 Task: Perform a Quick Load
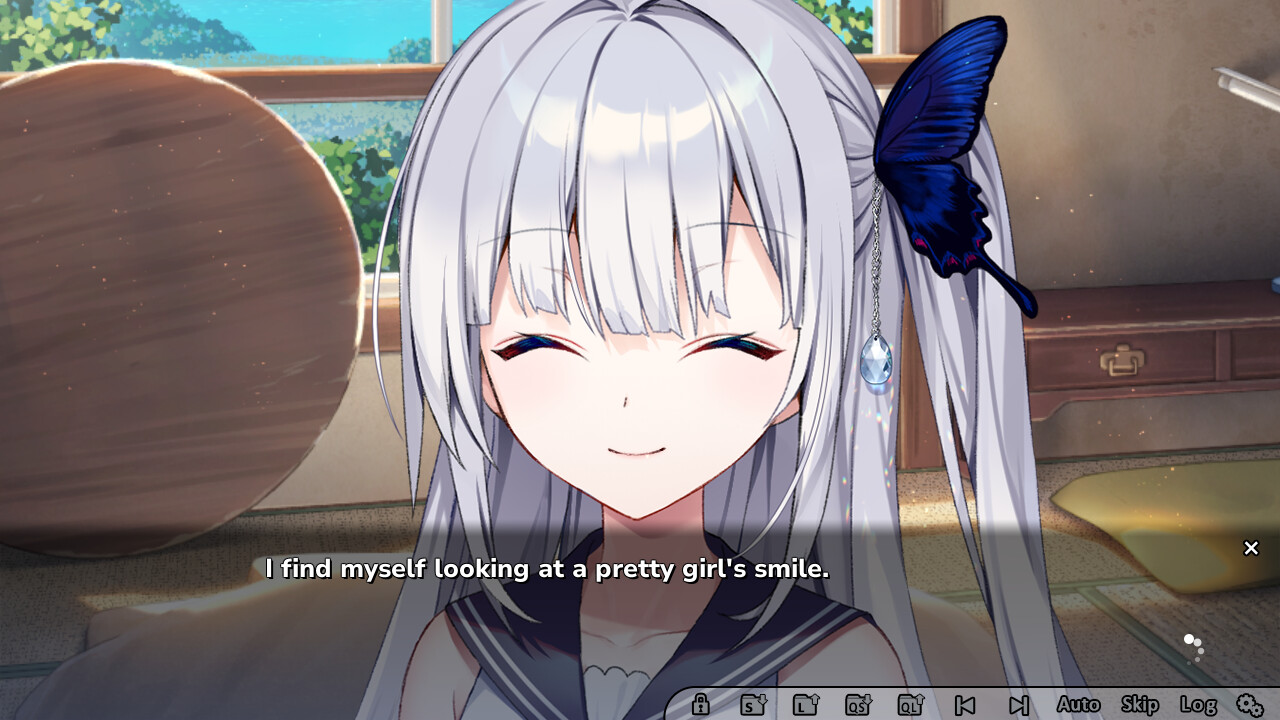[x=911, y=705]
